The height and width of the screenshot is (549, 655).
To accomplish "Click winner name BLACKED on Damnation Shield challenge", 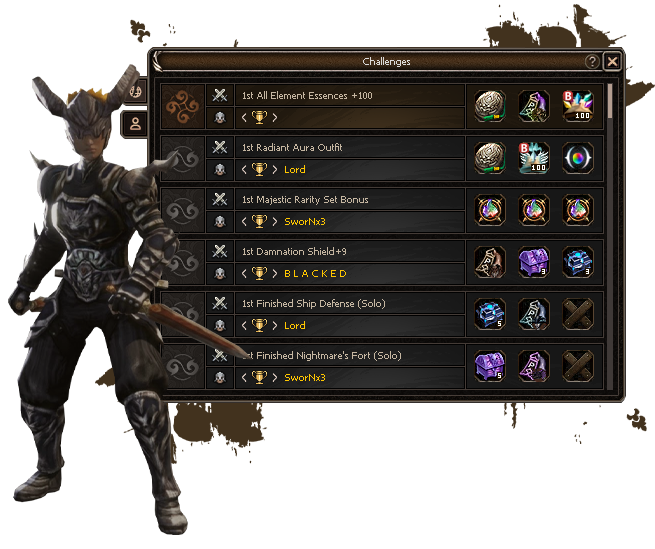I will (315, 273).
